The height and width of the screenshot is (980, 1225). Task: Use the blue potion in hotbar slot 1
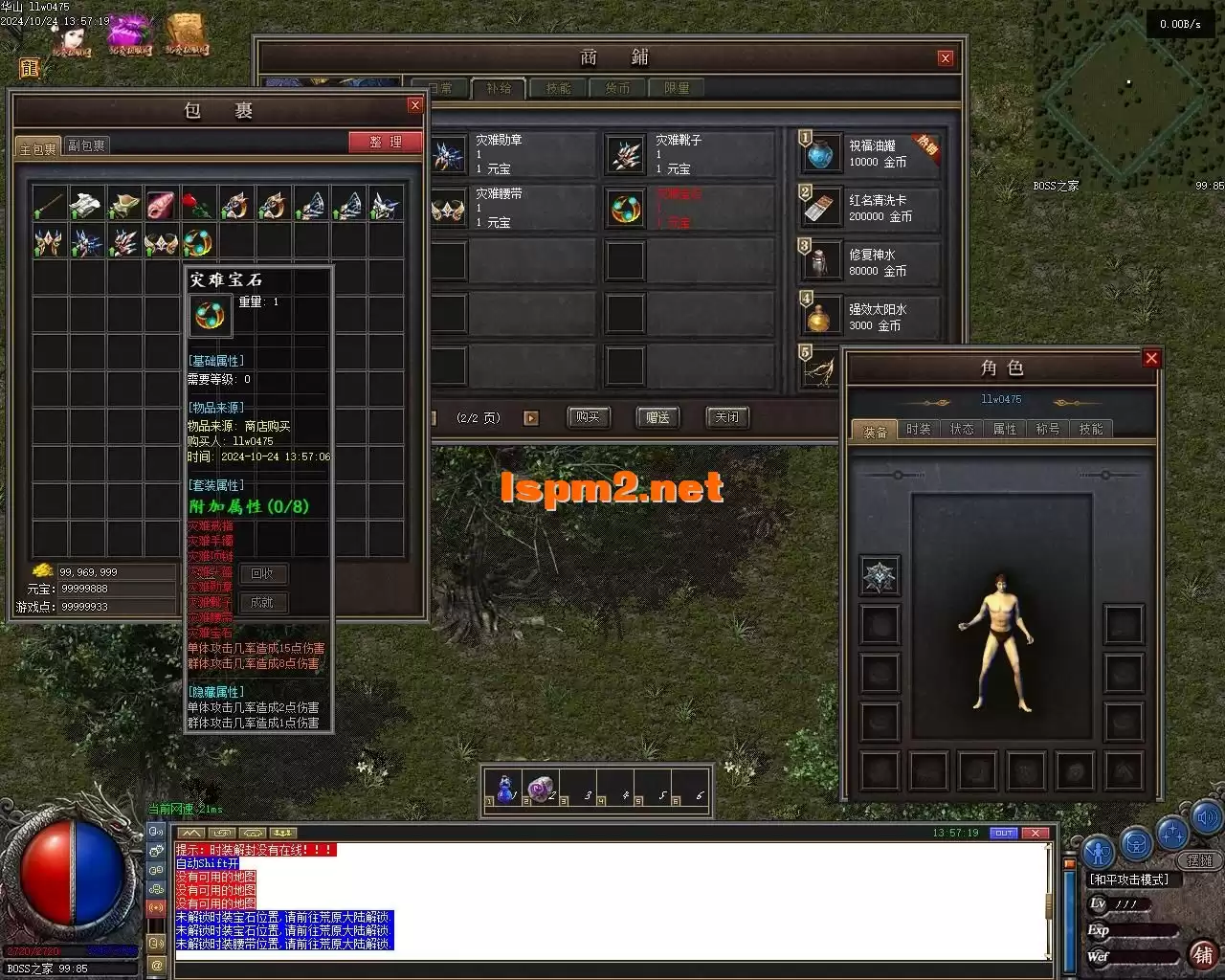point(505,789)
